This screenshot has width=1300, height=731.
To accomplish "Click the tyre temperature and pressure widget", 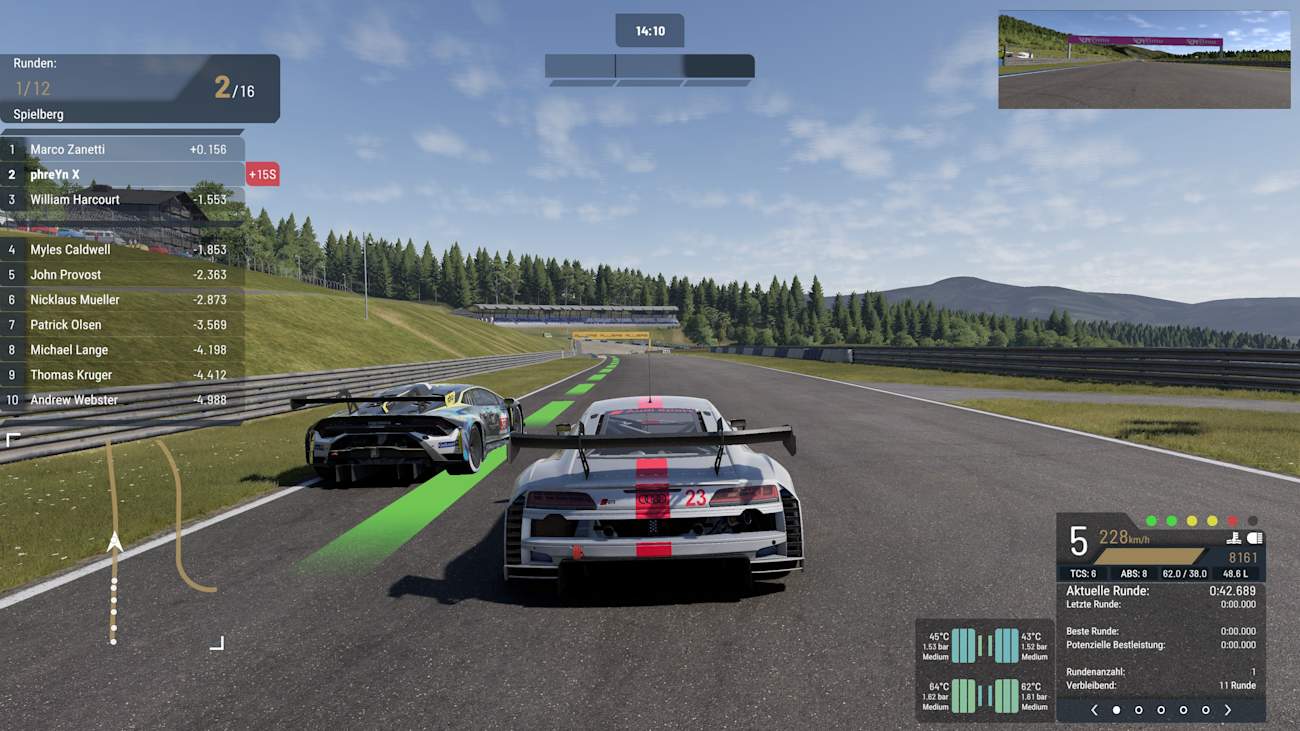I will [985, 670].
